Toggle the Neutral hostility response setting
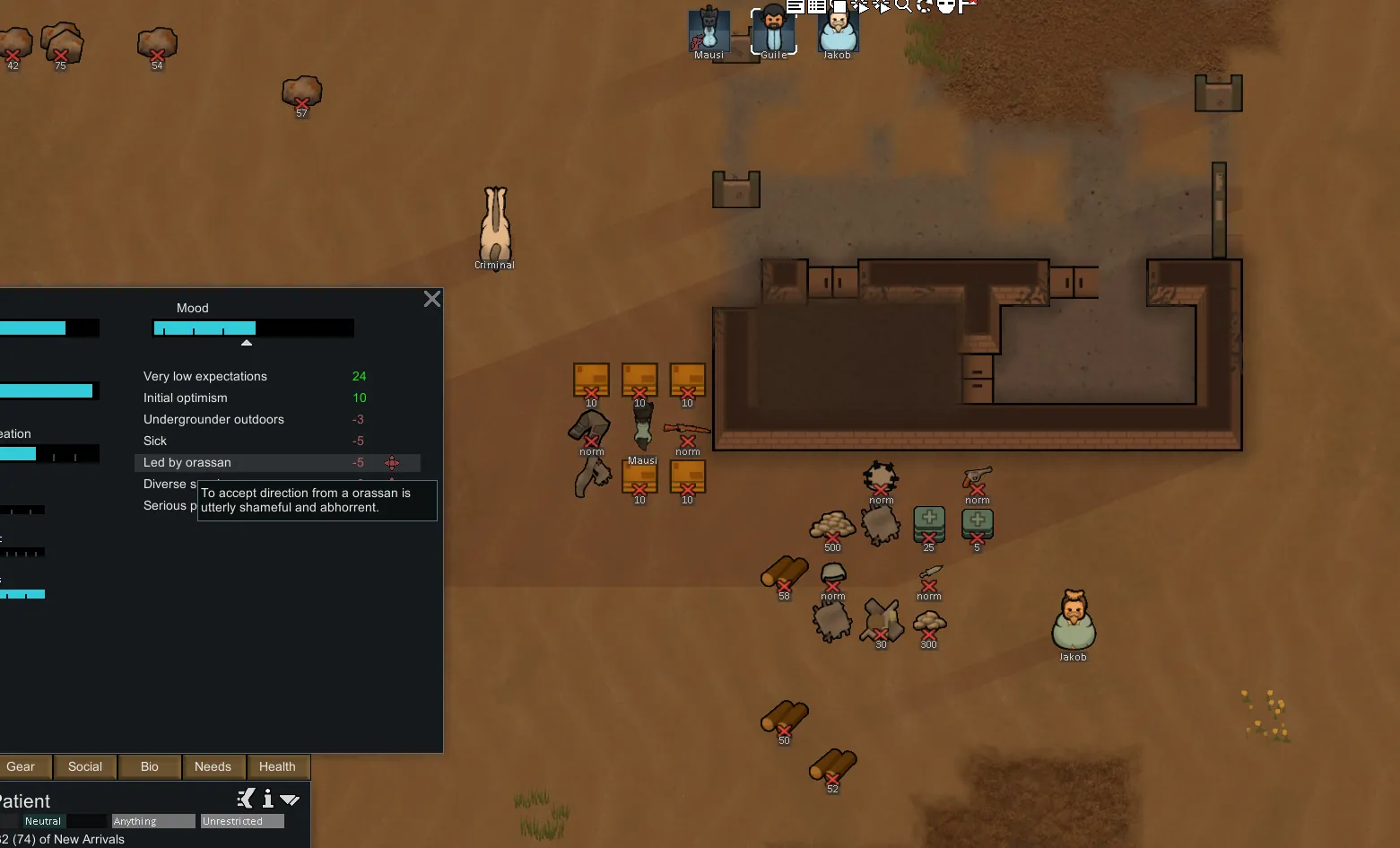 [x=43, y=821]
